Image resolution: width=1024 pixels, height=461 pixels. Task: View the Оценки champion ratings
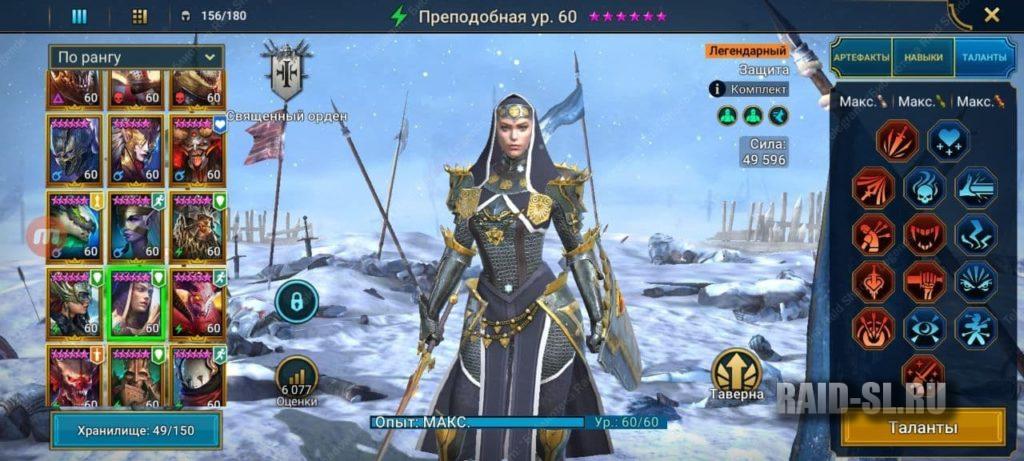click(x=296, y=379)
